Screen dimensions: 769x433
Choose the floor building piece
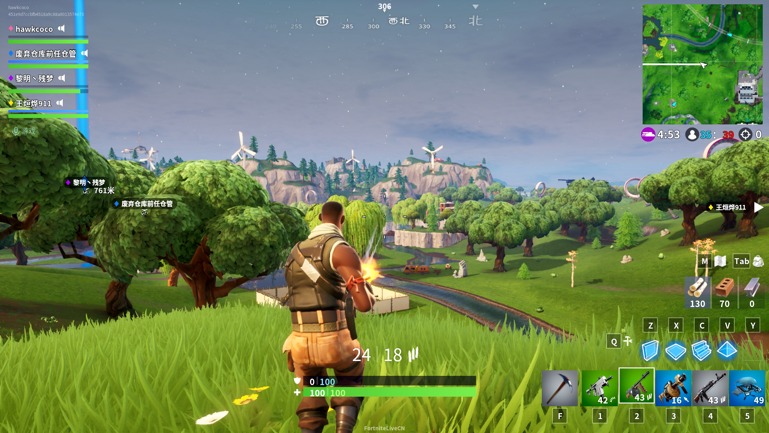676,350
